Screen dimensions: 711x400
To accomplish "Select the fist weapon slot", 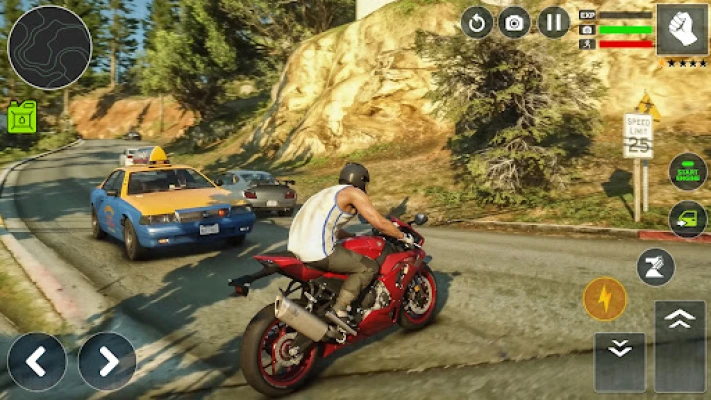I will (x=681, y=29).
